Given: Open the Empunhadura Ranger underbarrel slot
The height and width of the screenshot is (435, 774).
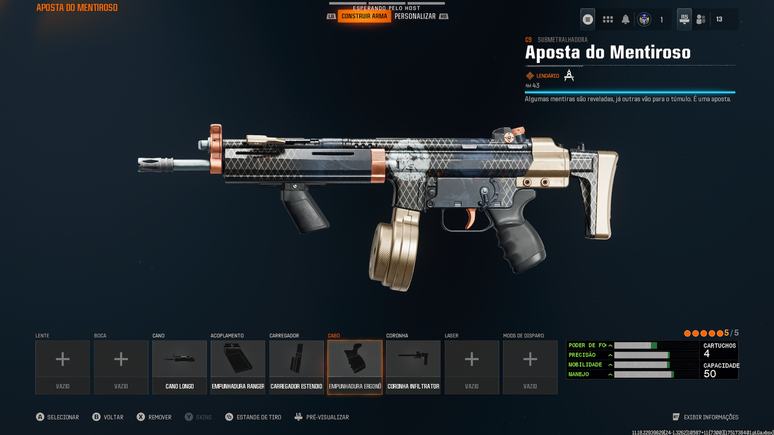Looking at the screenshot, I should (x=238, y=366).
